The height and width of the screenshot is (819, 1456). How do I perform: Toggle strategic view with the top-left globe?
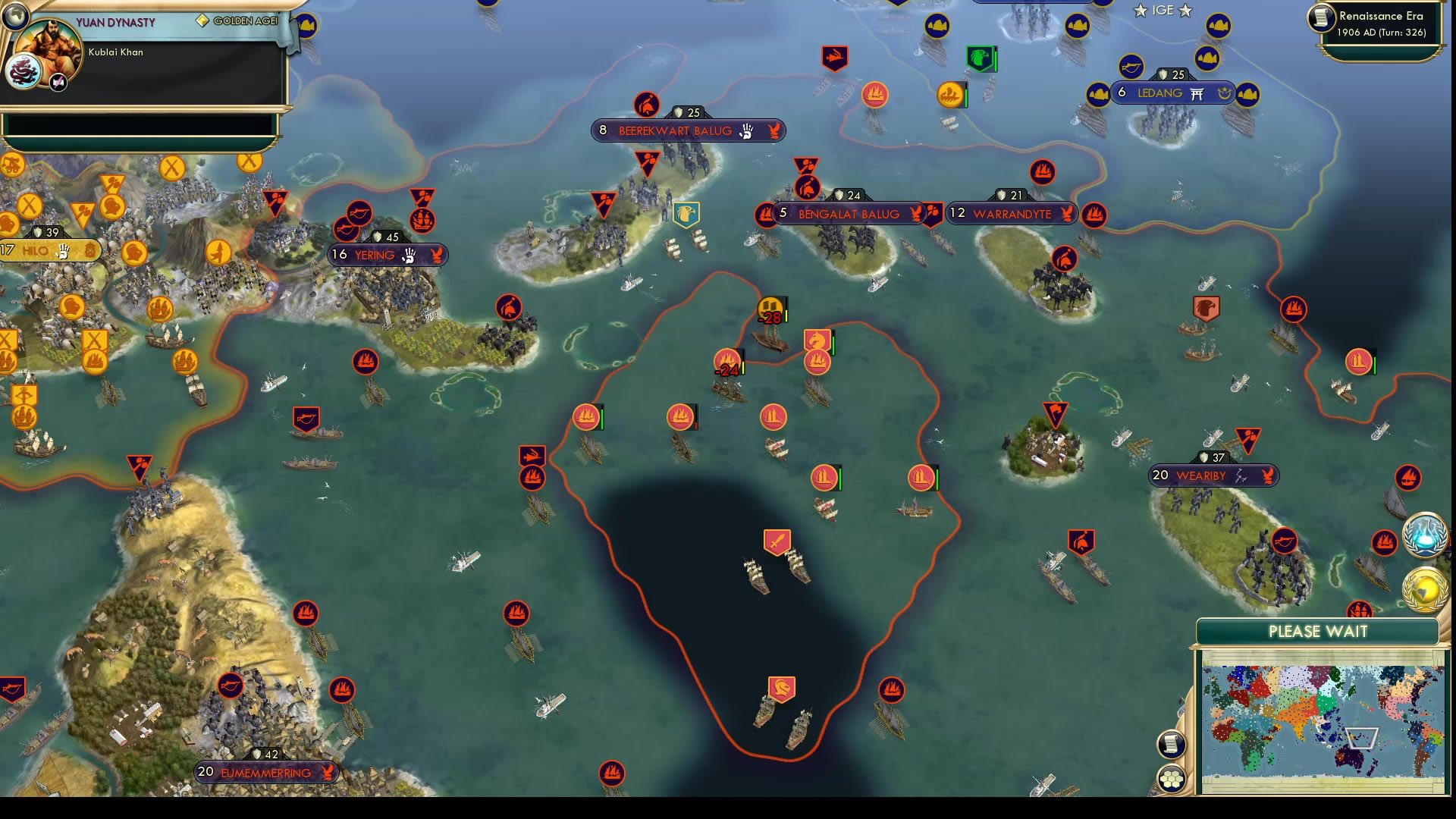(14, 17)
